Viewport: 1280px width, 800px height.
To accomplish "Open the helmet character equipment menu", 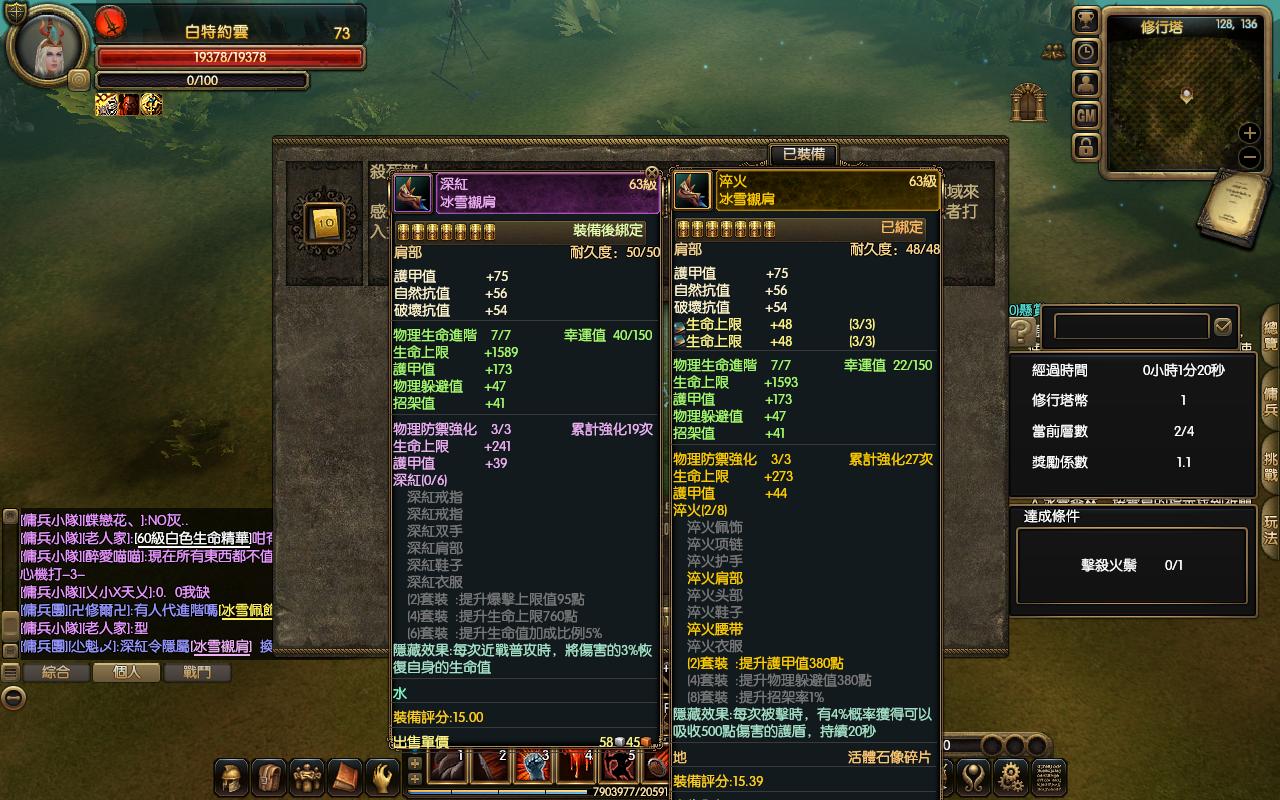I will pos(233,776).
